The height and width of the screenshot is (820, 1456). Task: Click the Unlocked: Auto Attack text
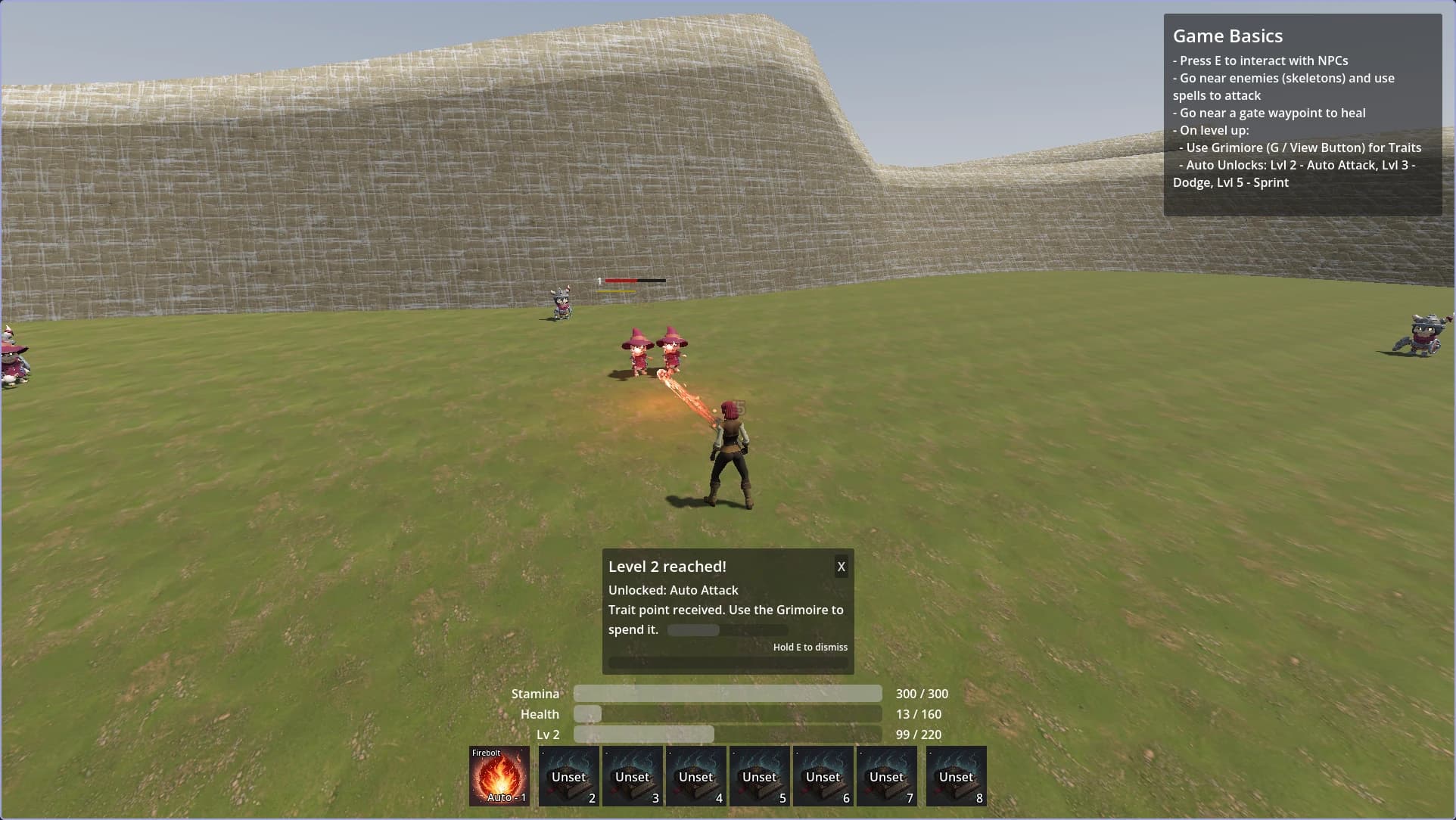click(673, 590)
